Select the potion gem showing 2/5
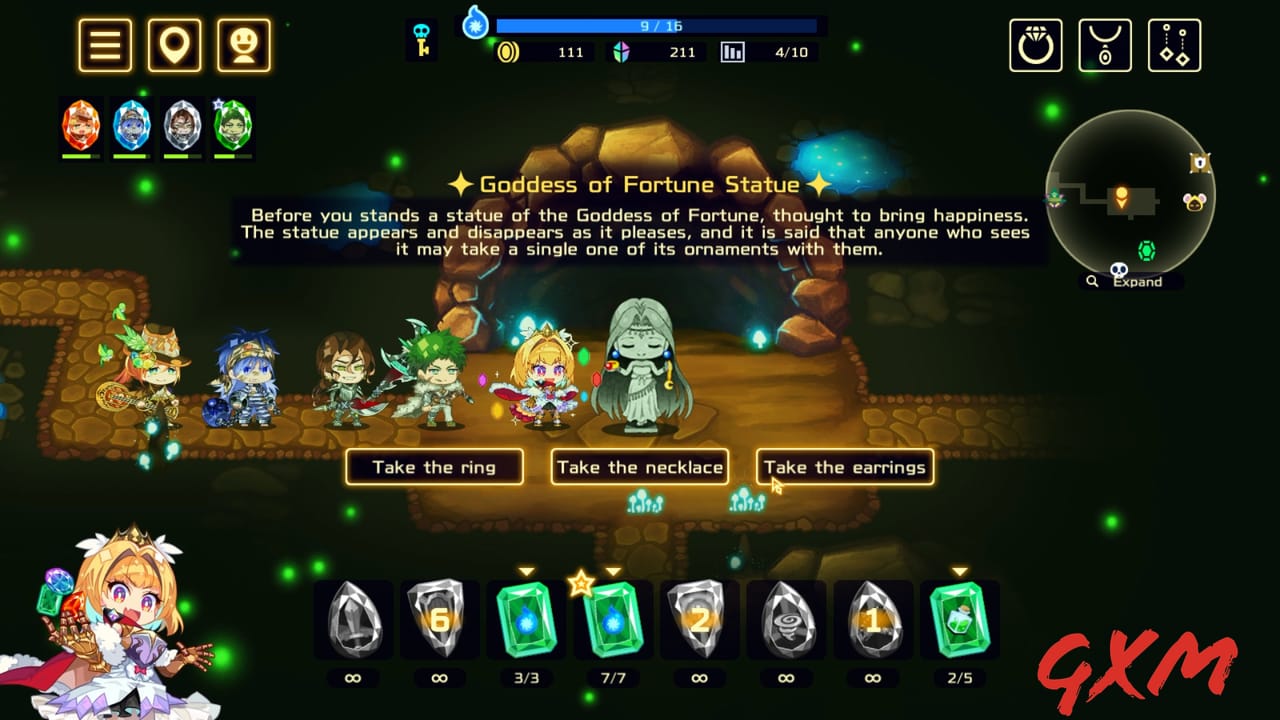Image resolution: width=1280 pixels, height=720 pixels. coord(960,620)
